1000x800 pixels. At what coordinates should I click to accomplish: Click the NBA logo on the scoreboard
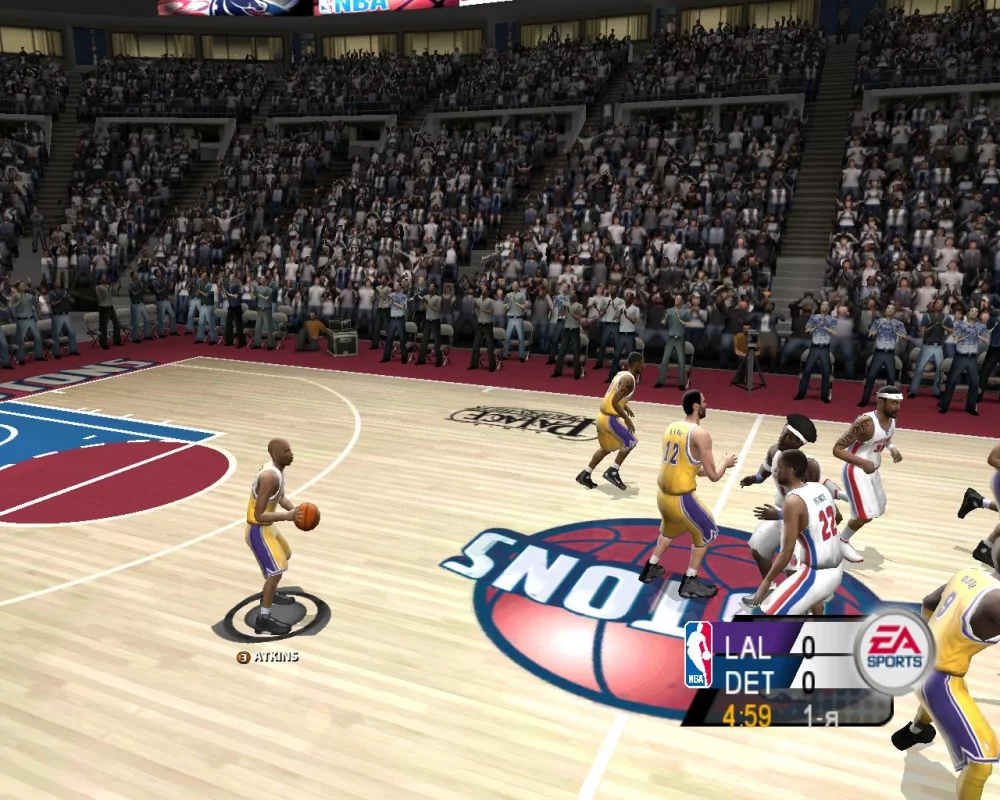coord(698,655)
